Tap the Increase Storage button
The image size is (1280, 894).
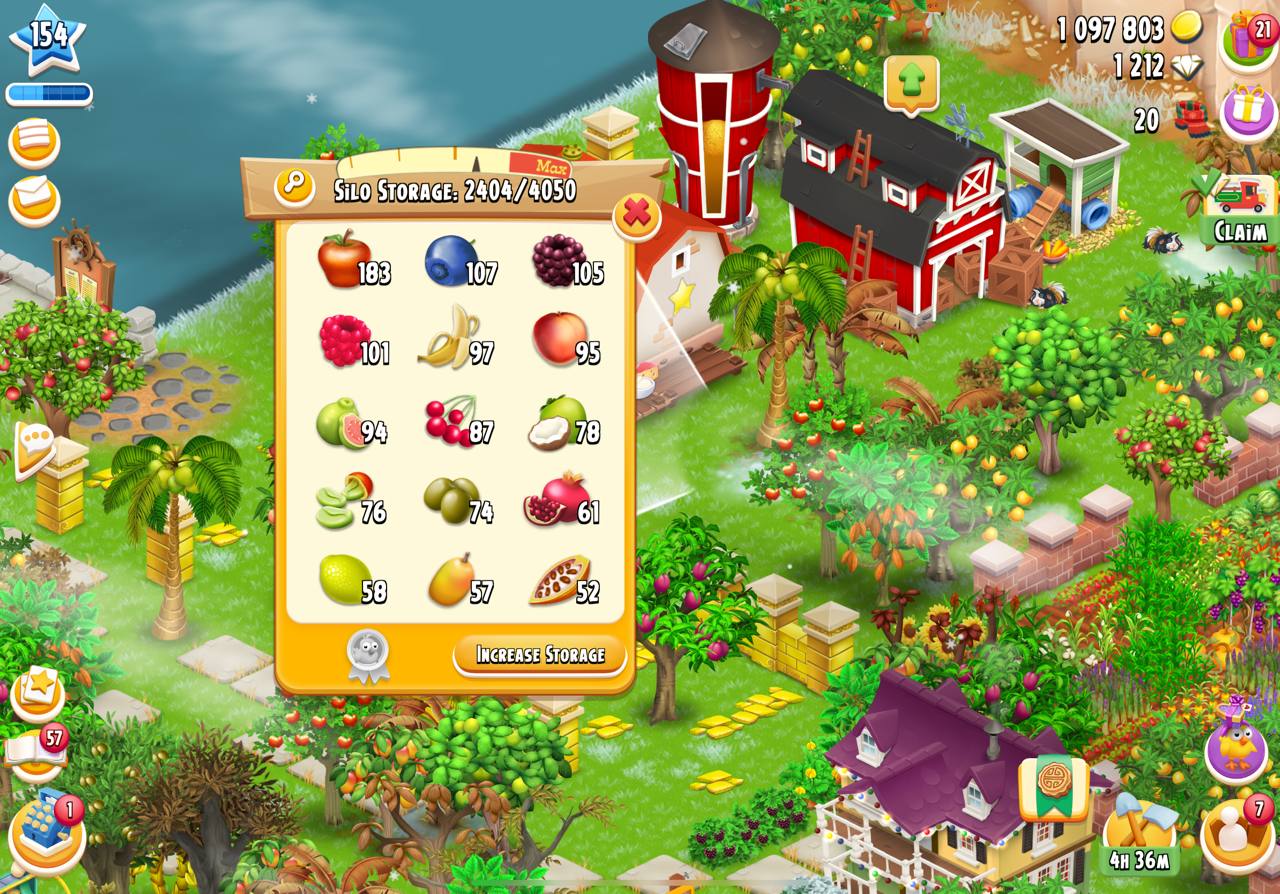pyautogui.click(x=540, y=655)
